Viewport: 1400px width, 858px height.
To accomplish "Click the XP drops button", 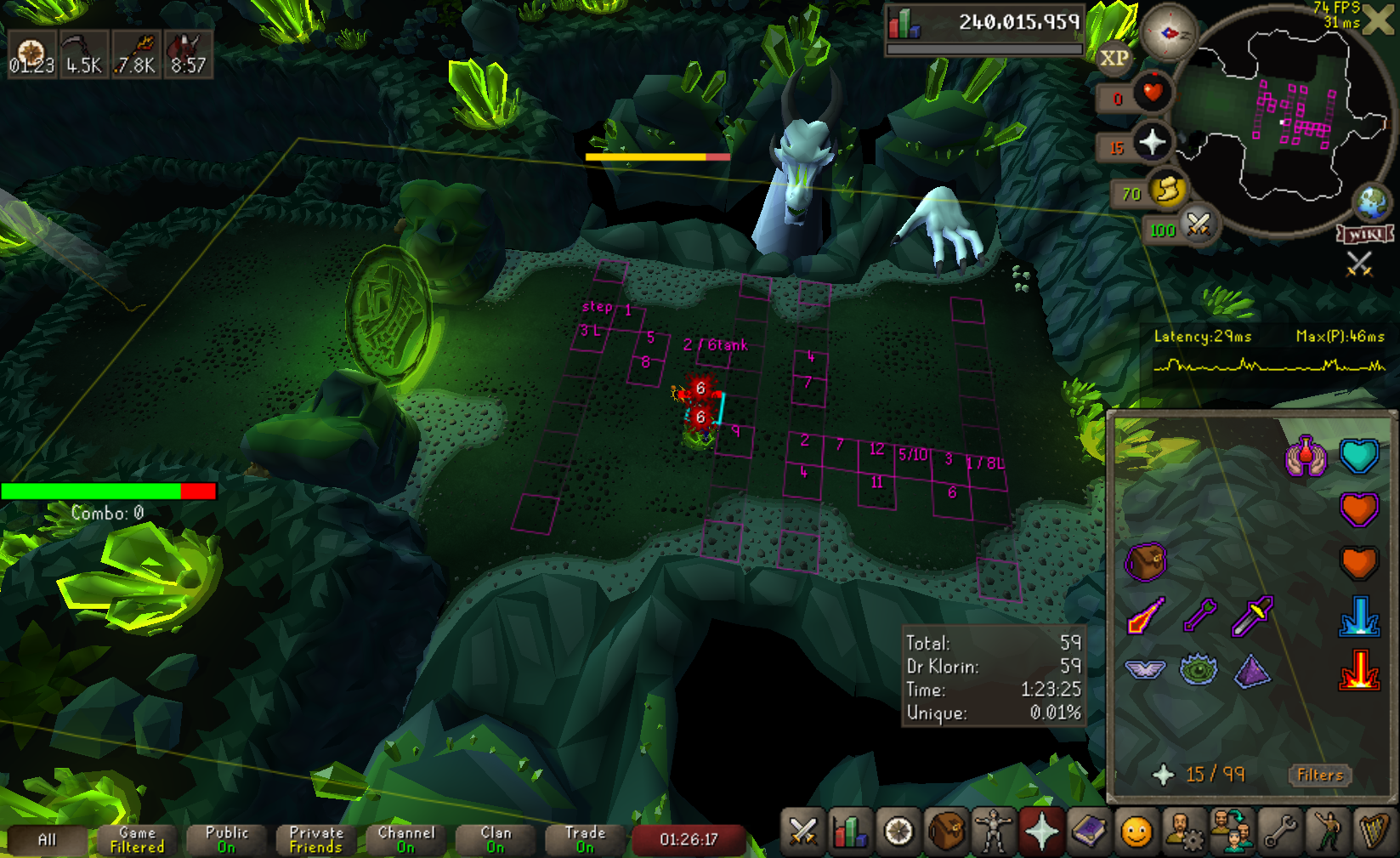I will point(1114,59).
